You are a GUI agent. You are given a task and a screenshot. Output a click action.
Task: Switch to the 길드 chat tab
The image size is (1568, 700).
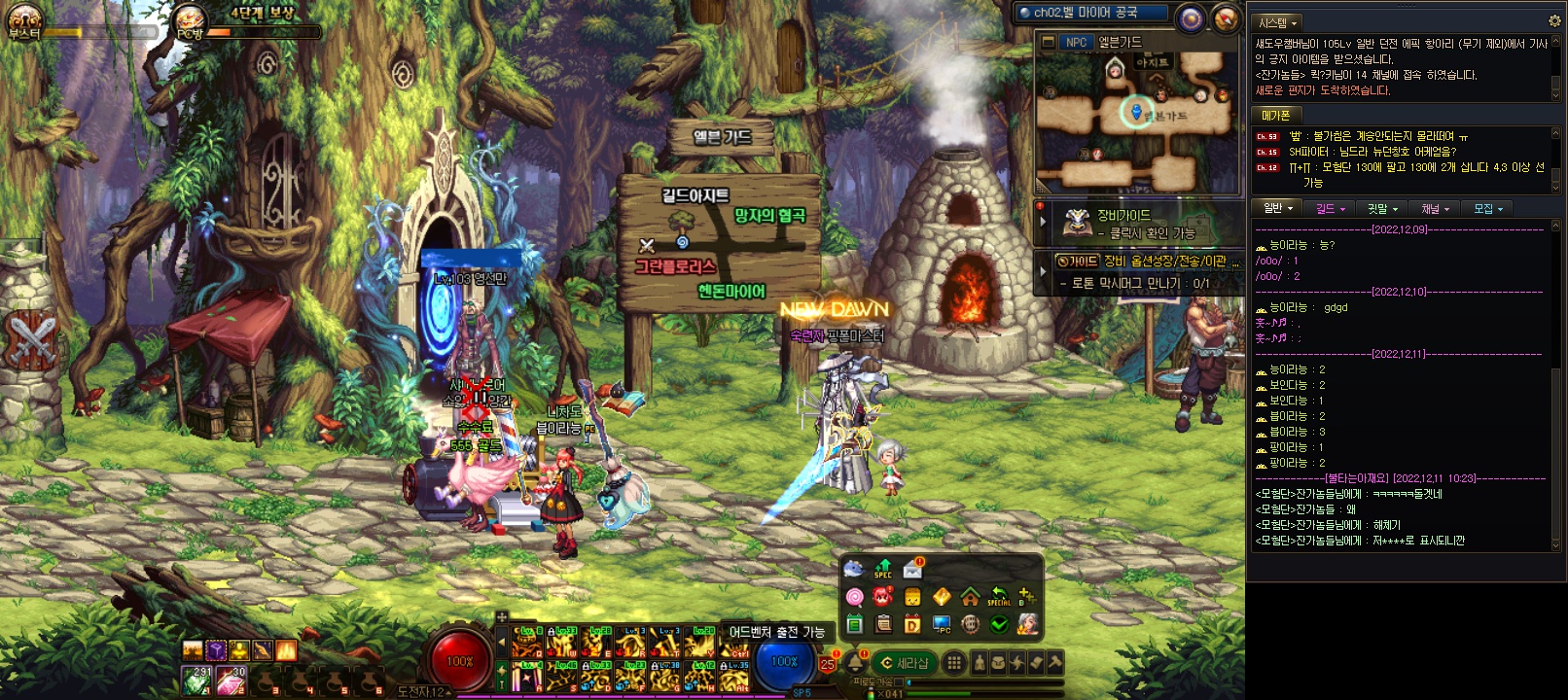point(1330,208)
